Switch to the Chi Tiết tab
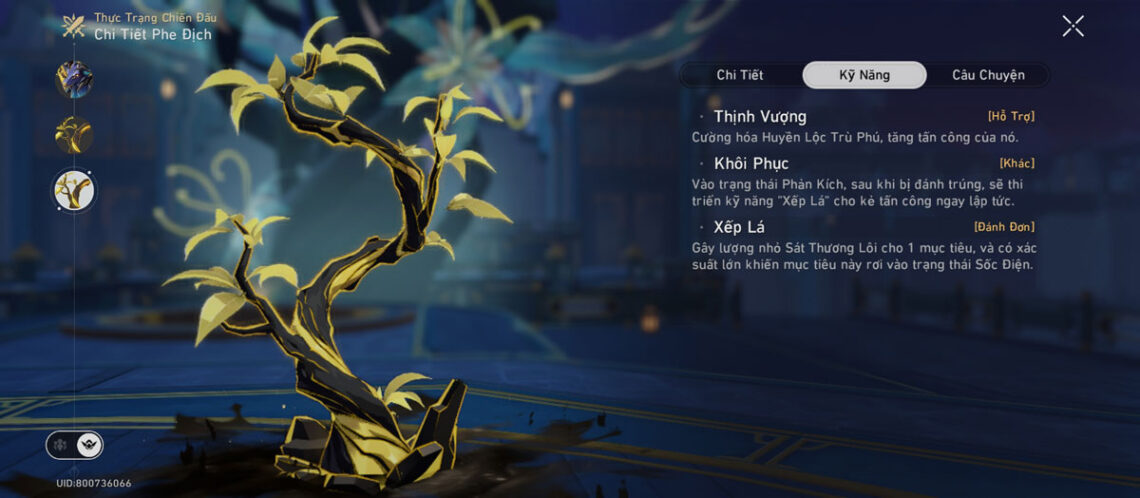1140x498 pixels. click(740, 75)
